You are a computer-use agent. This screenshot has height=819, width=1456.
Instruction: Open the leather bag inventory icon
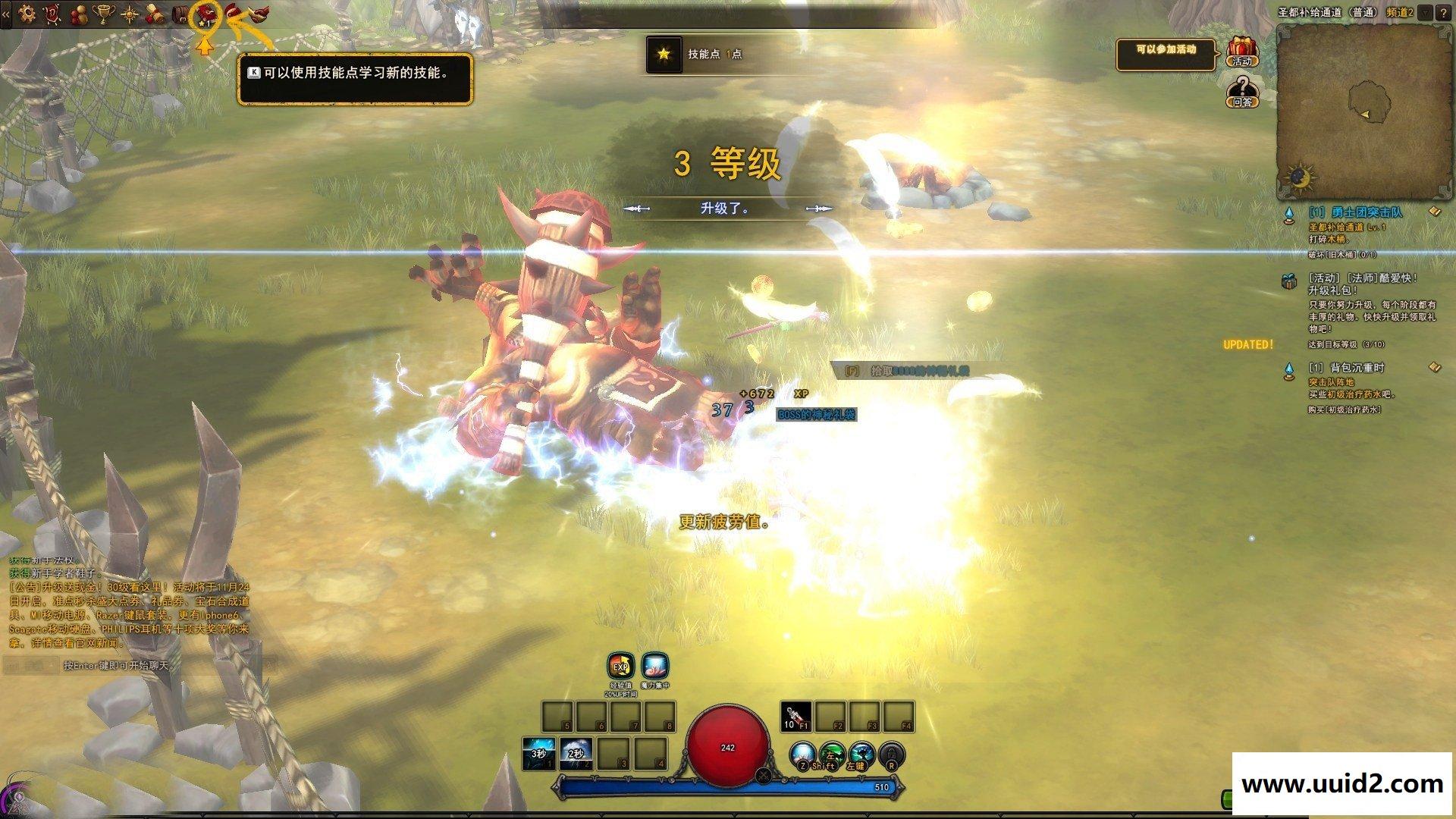click(x=180, y=13)
